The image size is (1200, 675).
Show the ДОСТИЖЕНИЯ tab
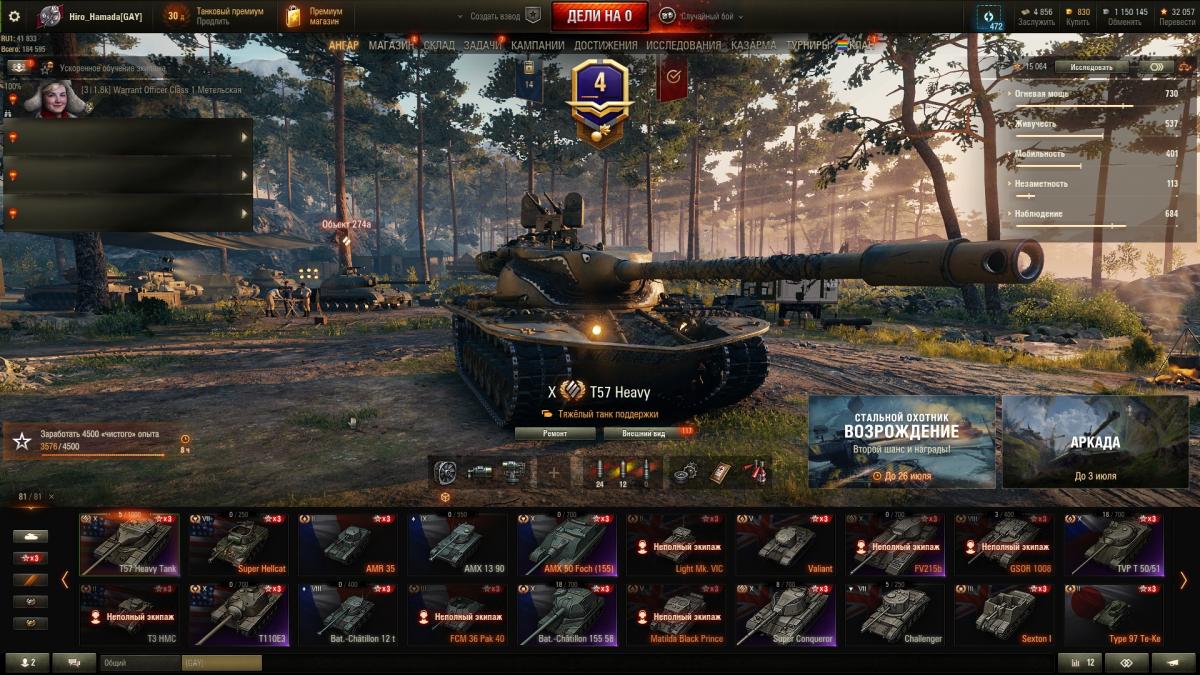click(x=605, y=45)
